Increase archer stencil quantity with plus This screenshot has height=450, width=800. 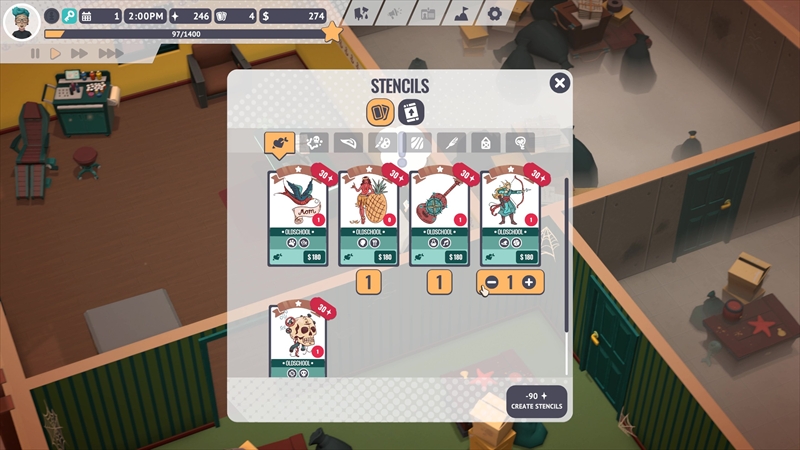coord(529,283)
